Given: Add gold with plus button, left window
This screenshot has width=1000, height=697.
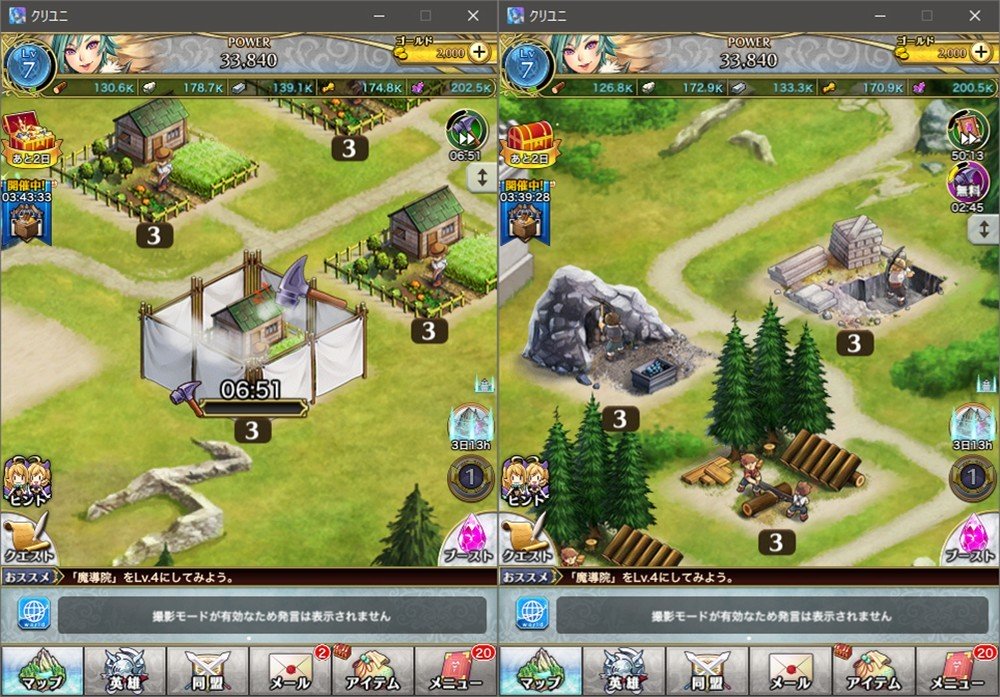Looking at the screenshot, I should [x=480, y=53].
